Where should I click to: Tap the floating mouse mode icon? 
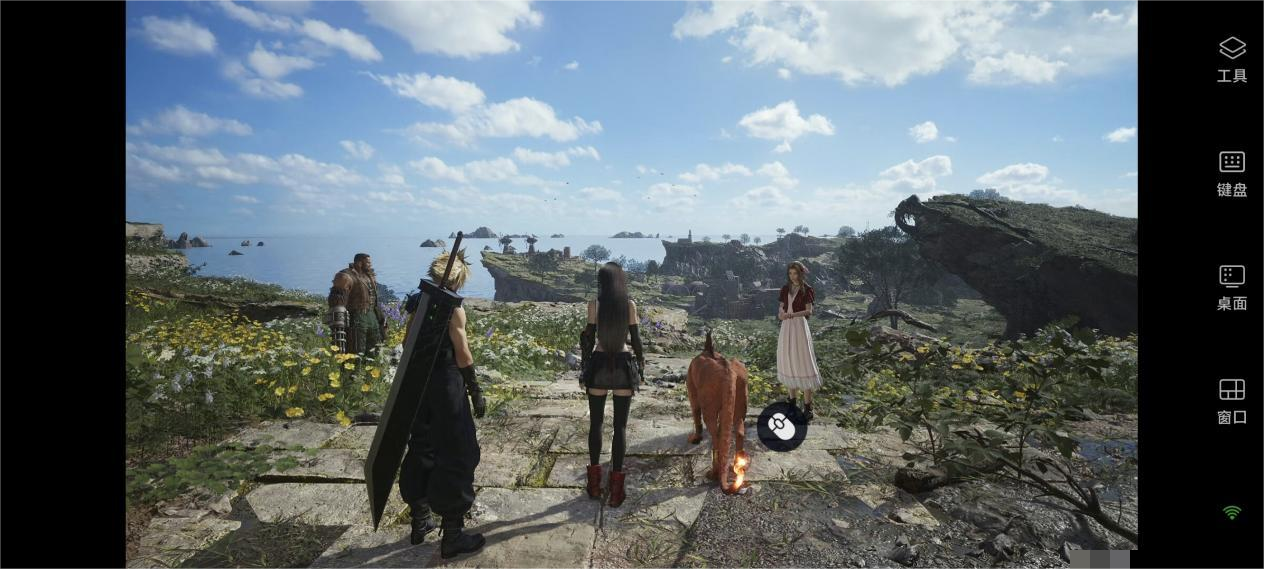(781, 427)
